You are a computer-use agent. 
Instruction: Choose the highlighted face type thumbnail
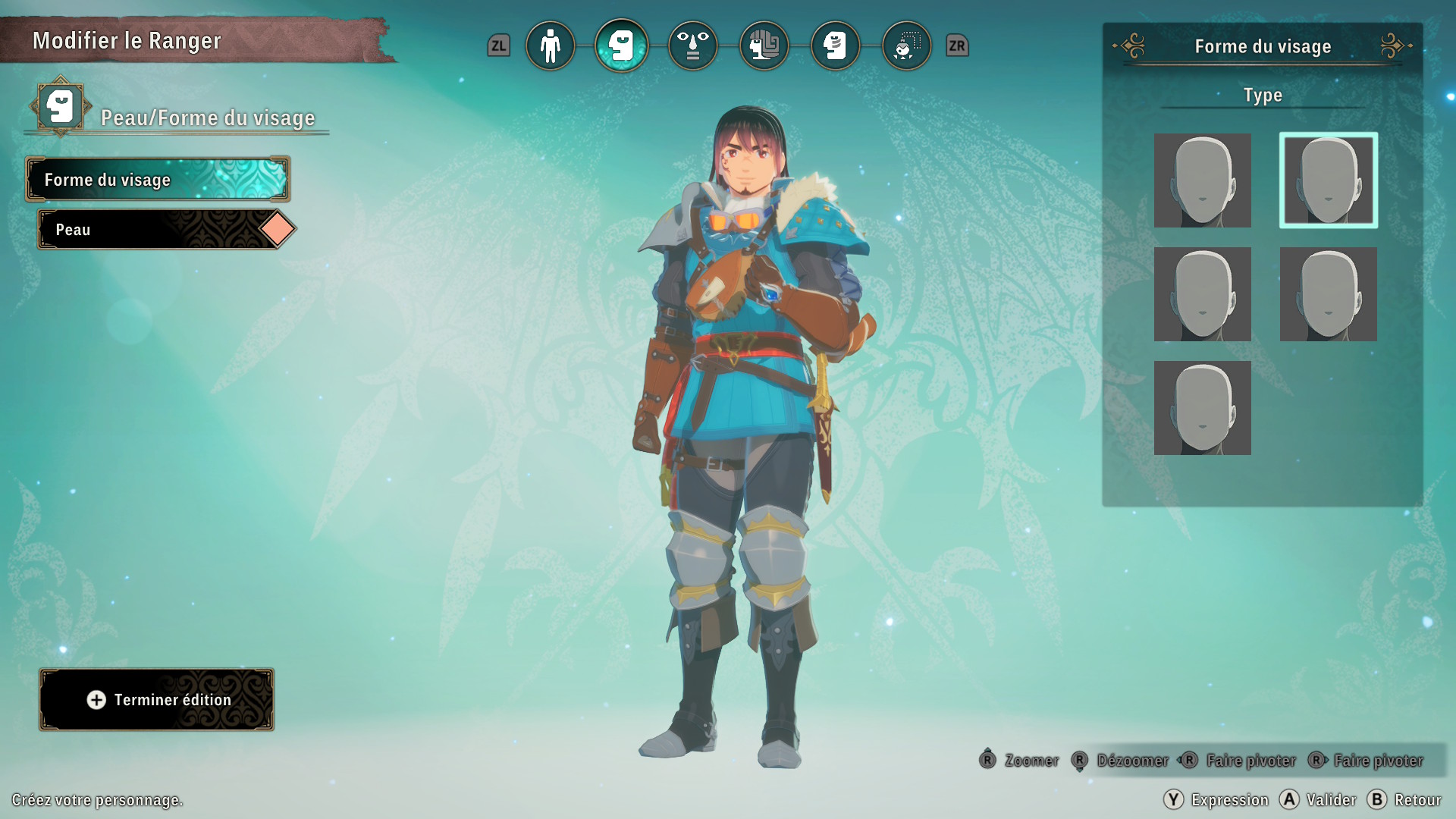coord(1328,180)
